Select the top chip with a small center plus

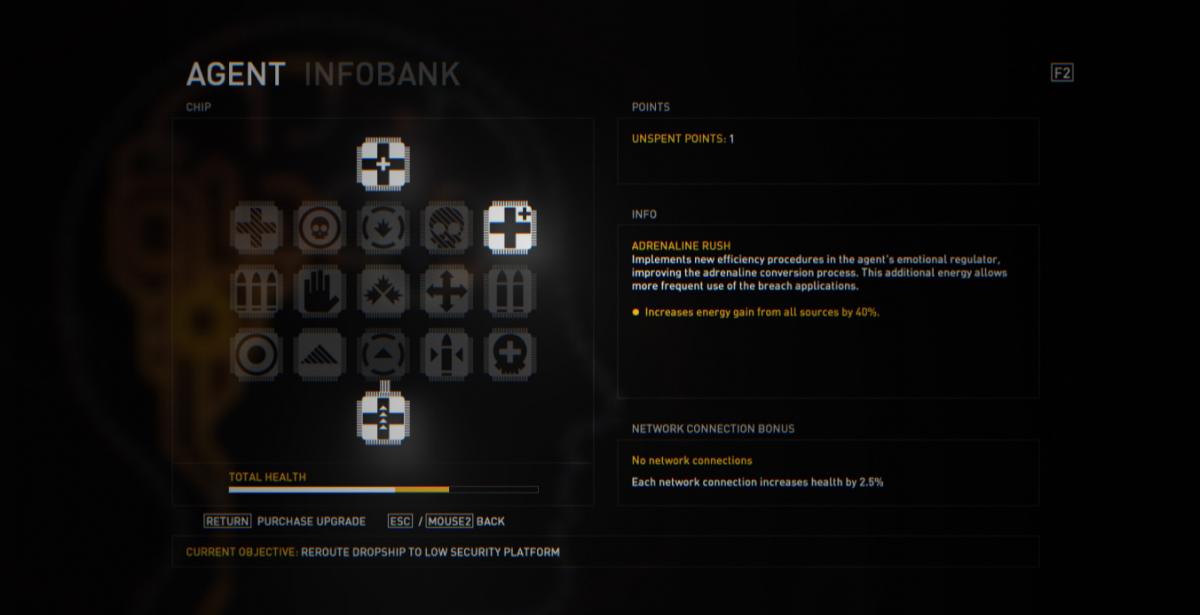pyautogui.click(x=383, y=164)
